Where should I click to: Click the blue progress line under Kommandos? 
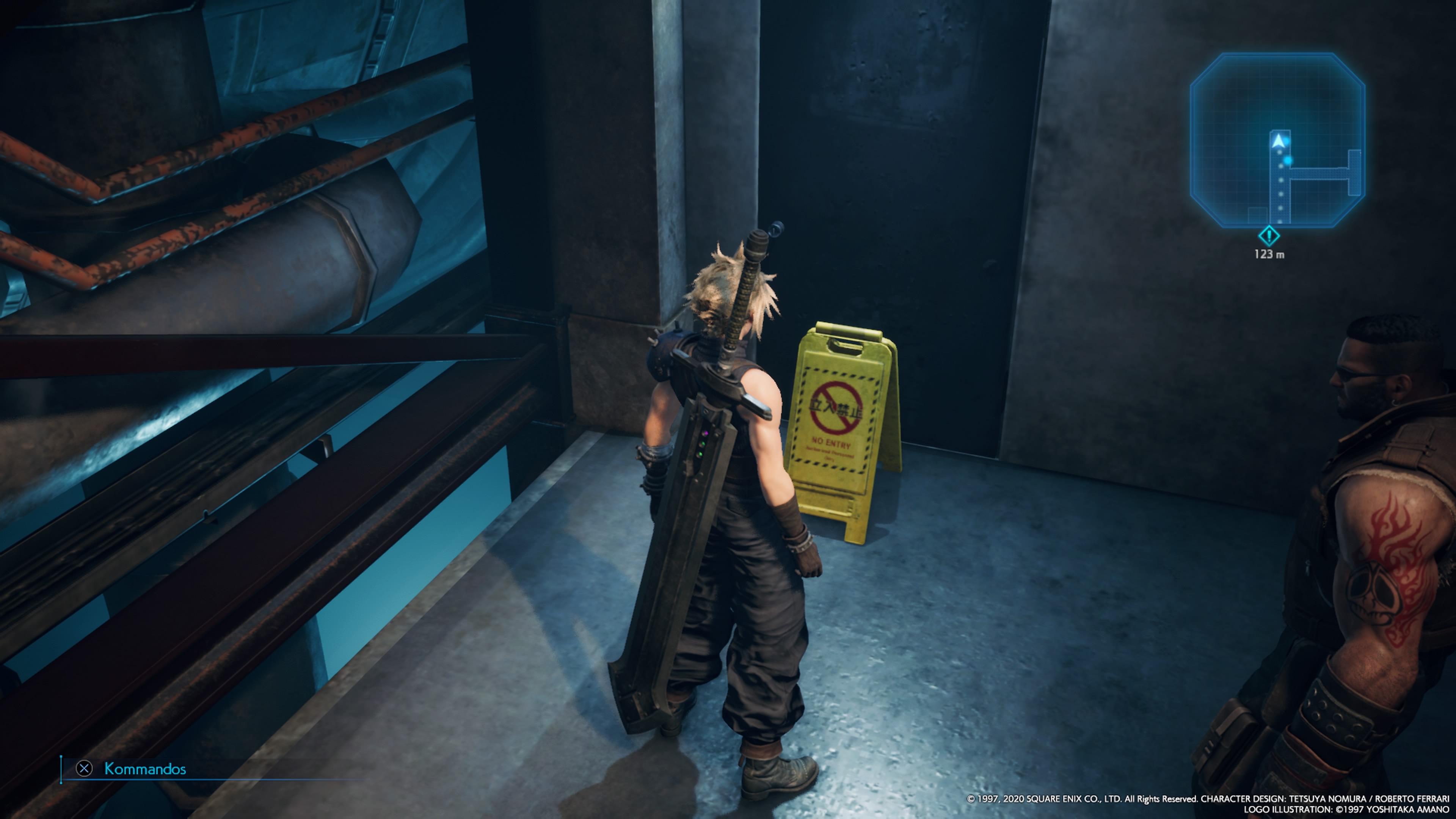226,780
